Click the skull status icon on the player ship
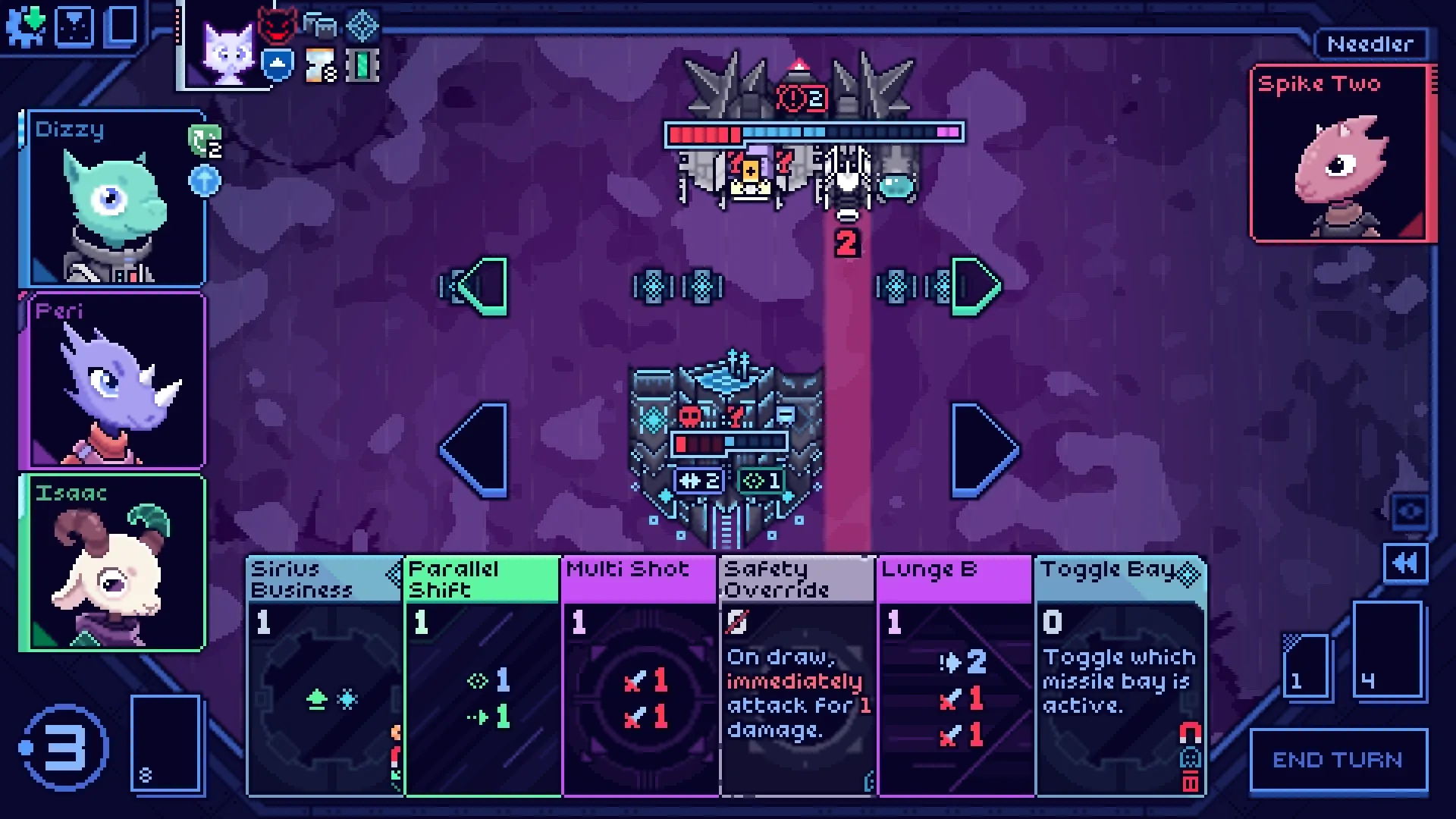Viewport: 1456px width, 819px height. click(689, 417)
